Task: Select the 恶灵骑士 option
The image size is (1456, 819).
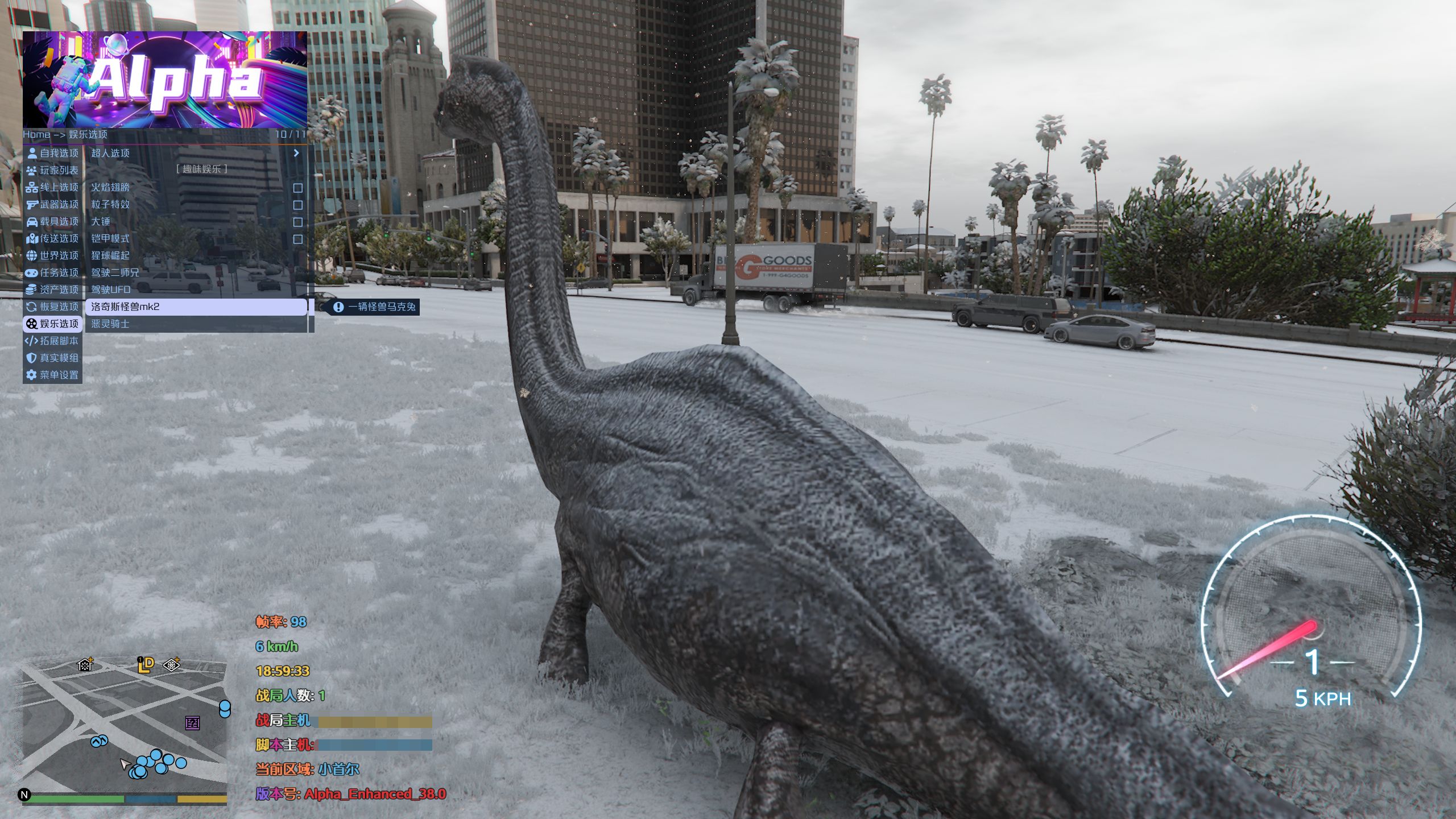Action: (x=196, y=324)
